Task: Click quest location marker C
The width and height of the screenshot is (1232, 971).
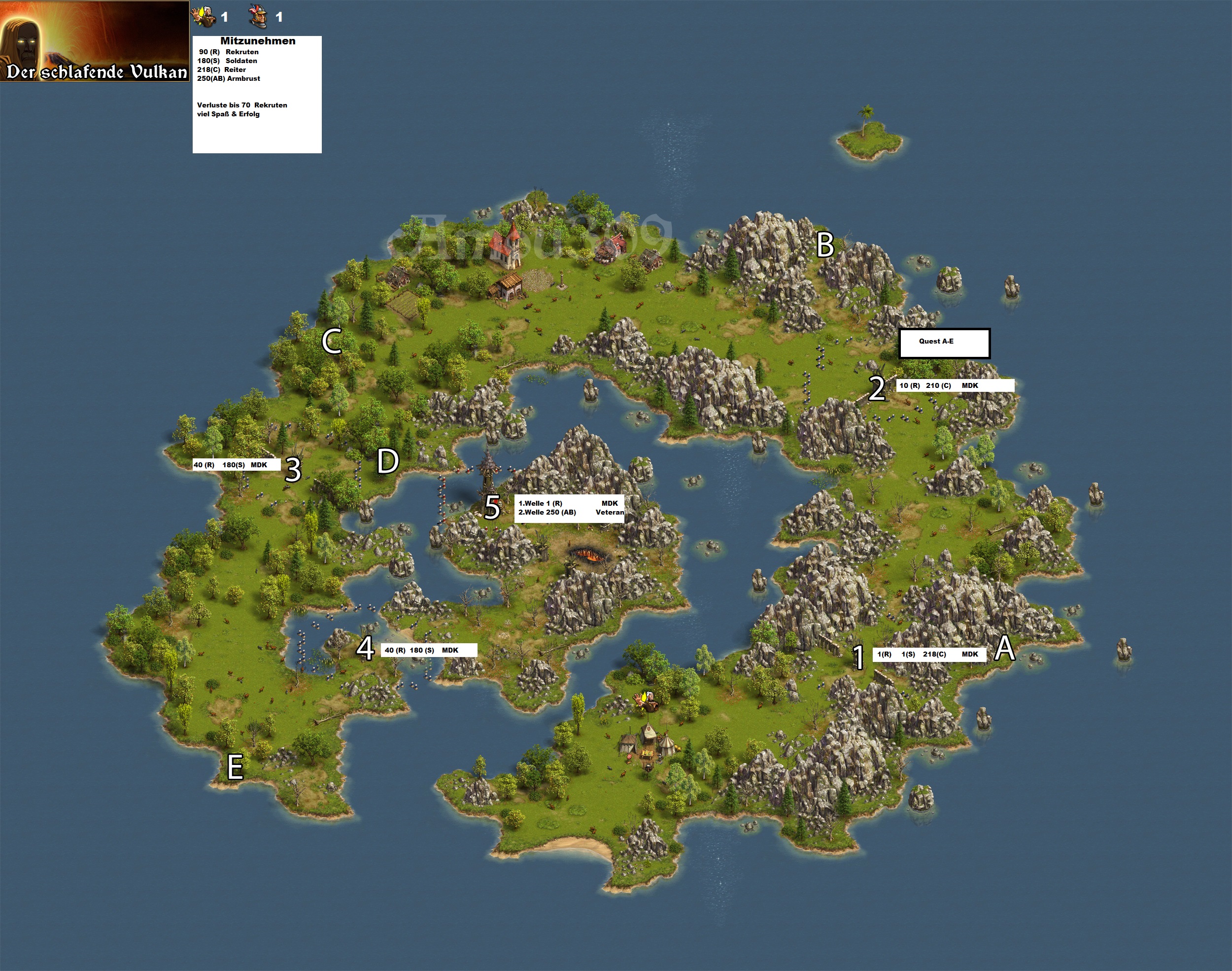Action: (x=332, y=341)
